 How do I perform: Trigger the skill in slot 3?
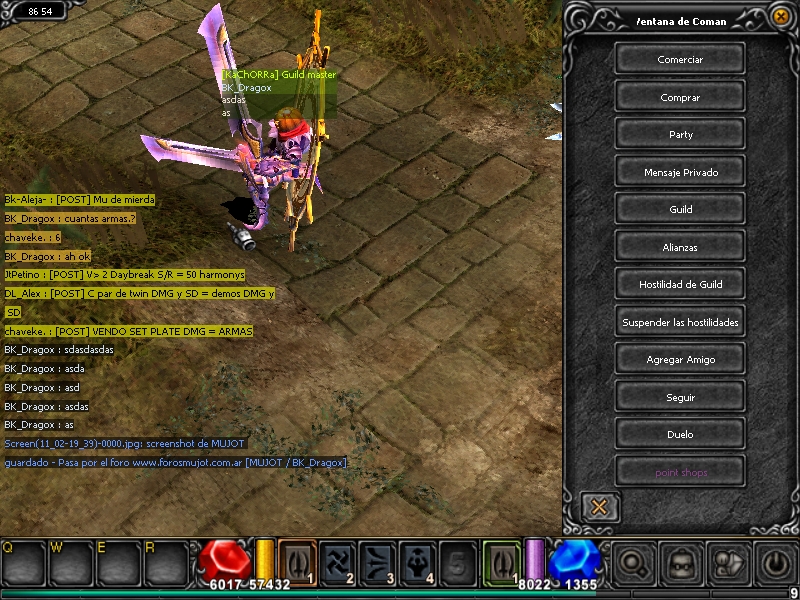(378, 560)
